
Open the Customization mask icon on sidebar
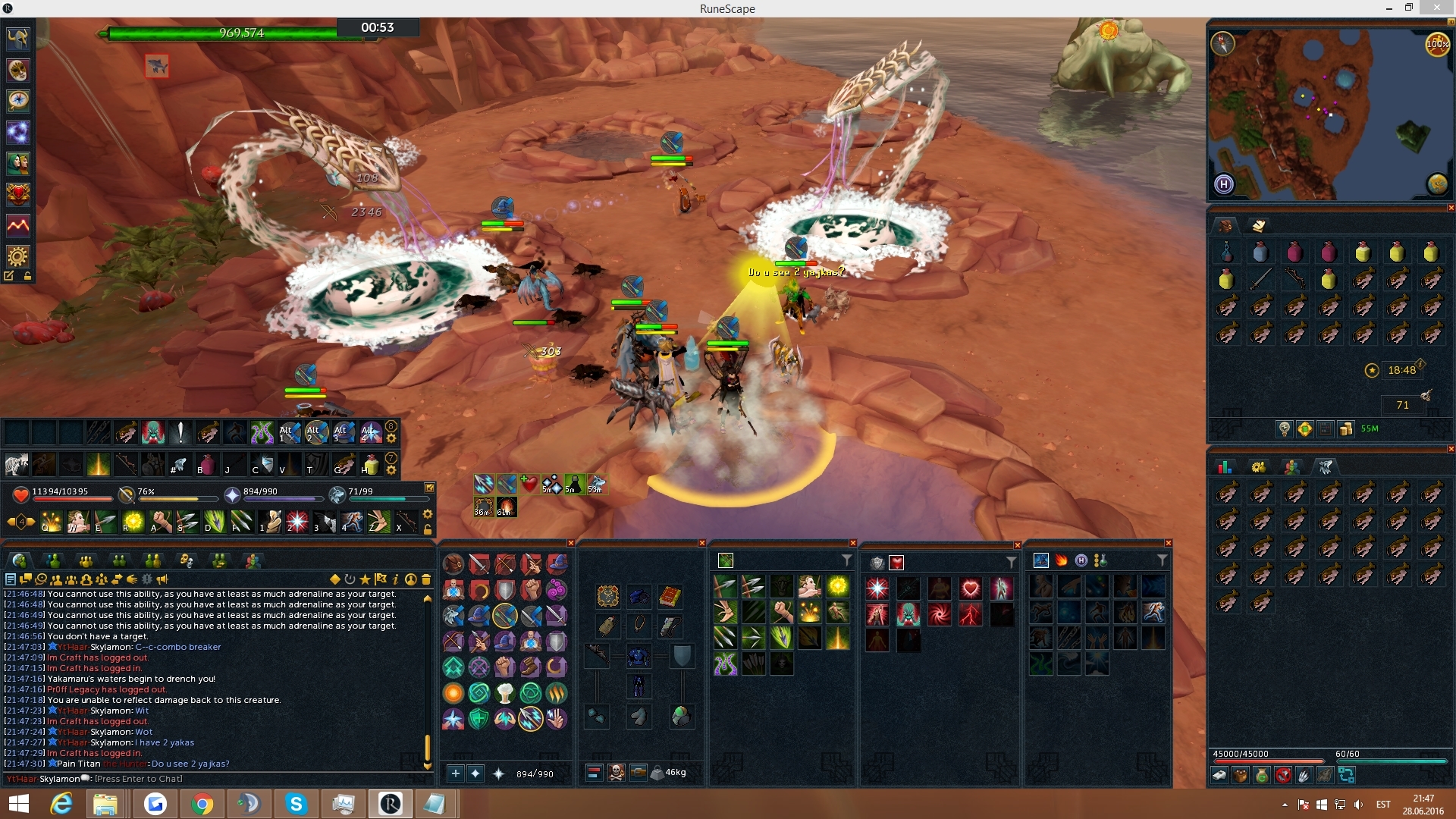click(18, 71)
